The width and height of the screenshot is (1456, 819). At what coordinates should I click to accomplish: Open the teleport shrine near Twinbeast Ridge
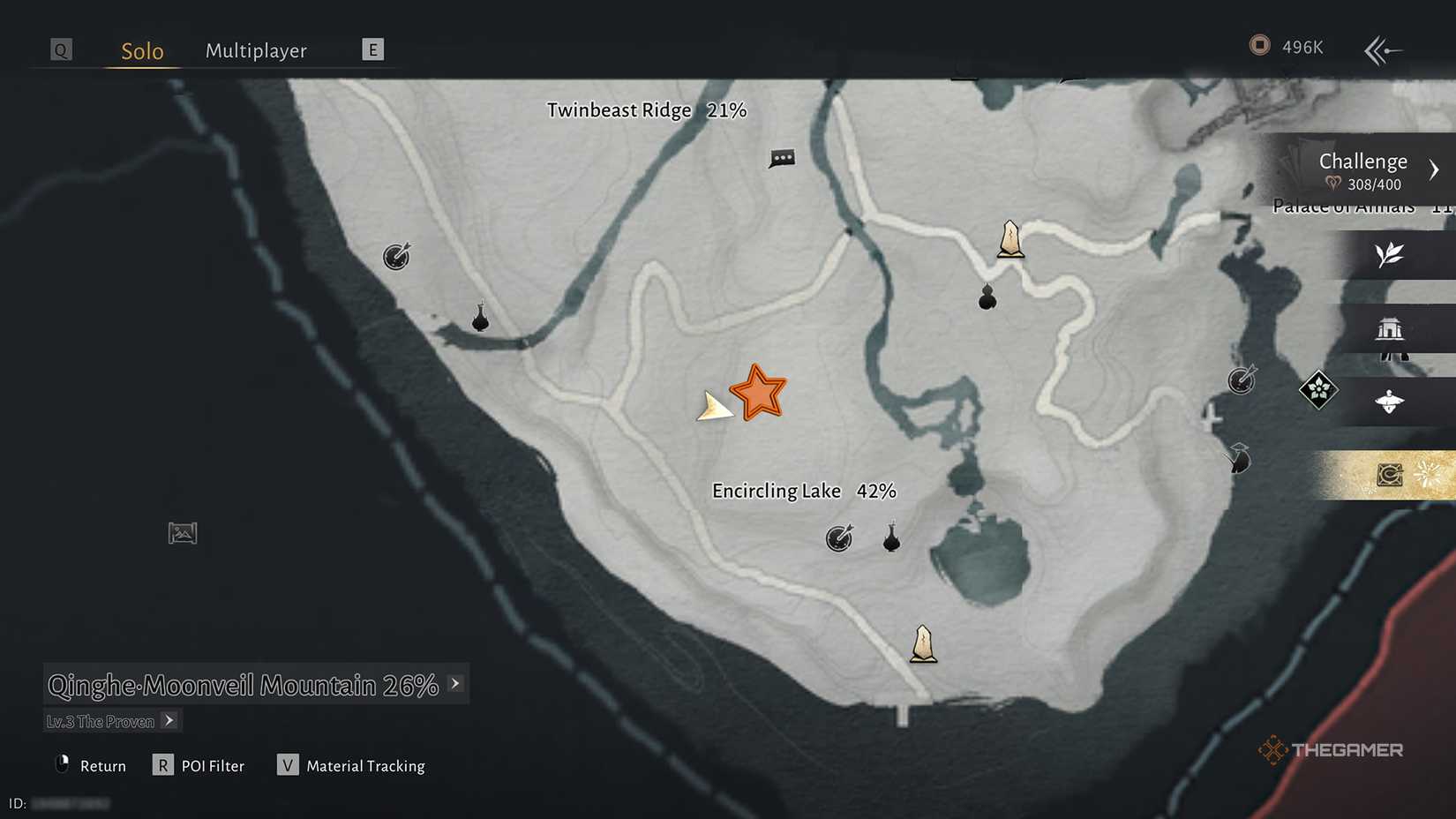coord(1009,240)
